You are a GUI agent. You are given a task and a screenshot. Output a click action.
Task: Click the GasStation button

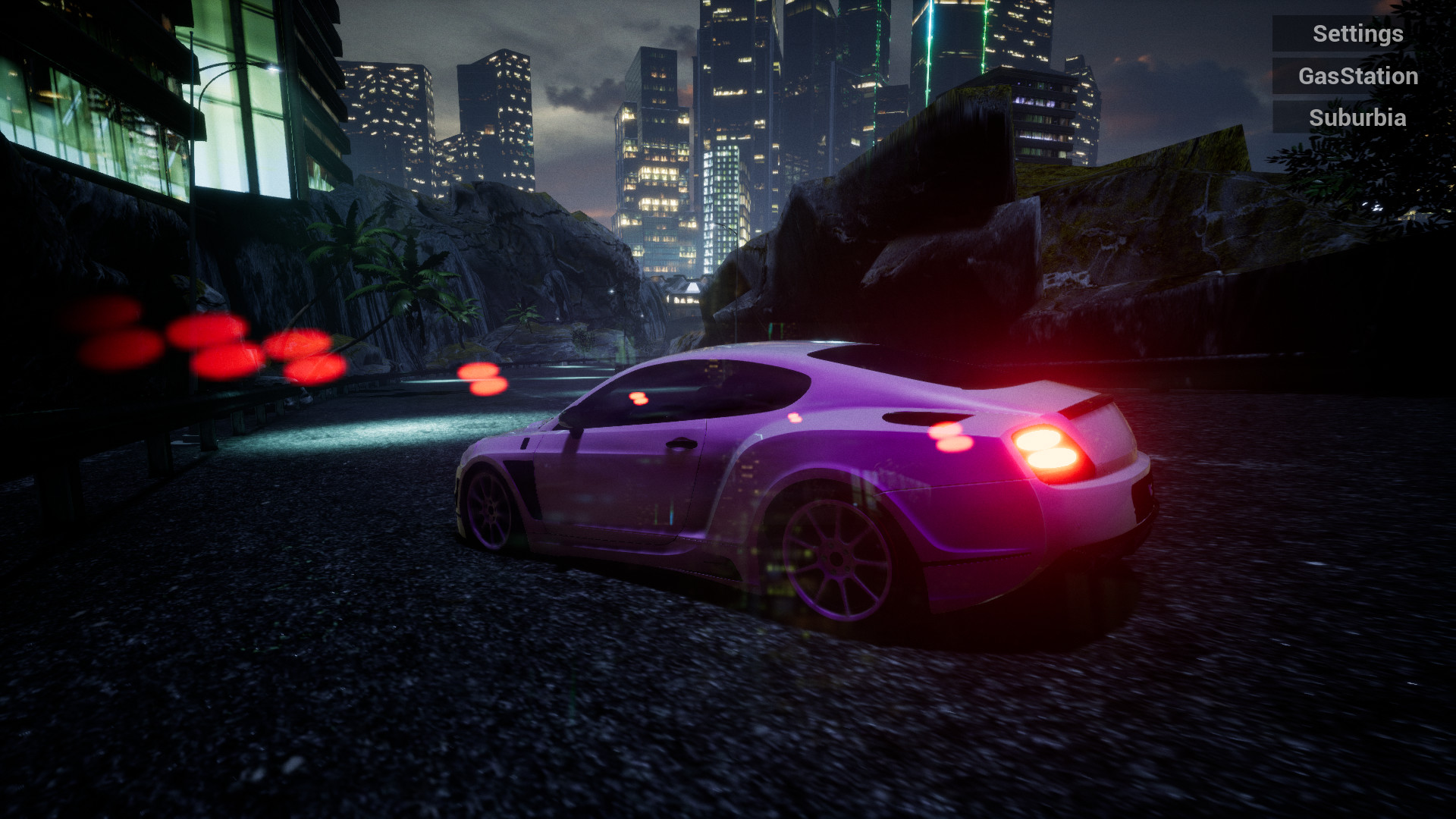pyautogui.click(x=1357, y=76)
